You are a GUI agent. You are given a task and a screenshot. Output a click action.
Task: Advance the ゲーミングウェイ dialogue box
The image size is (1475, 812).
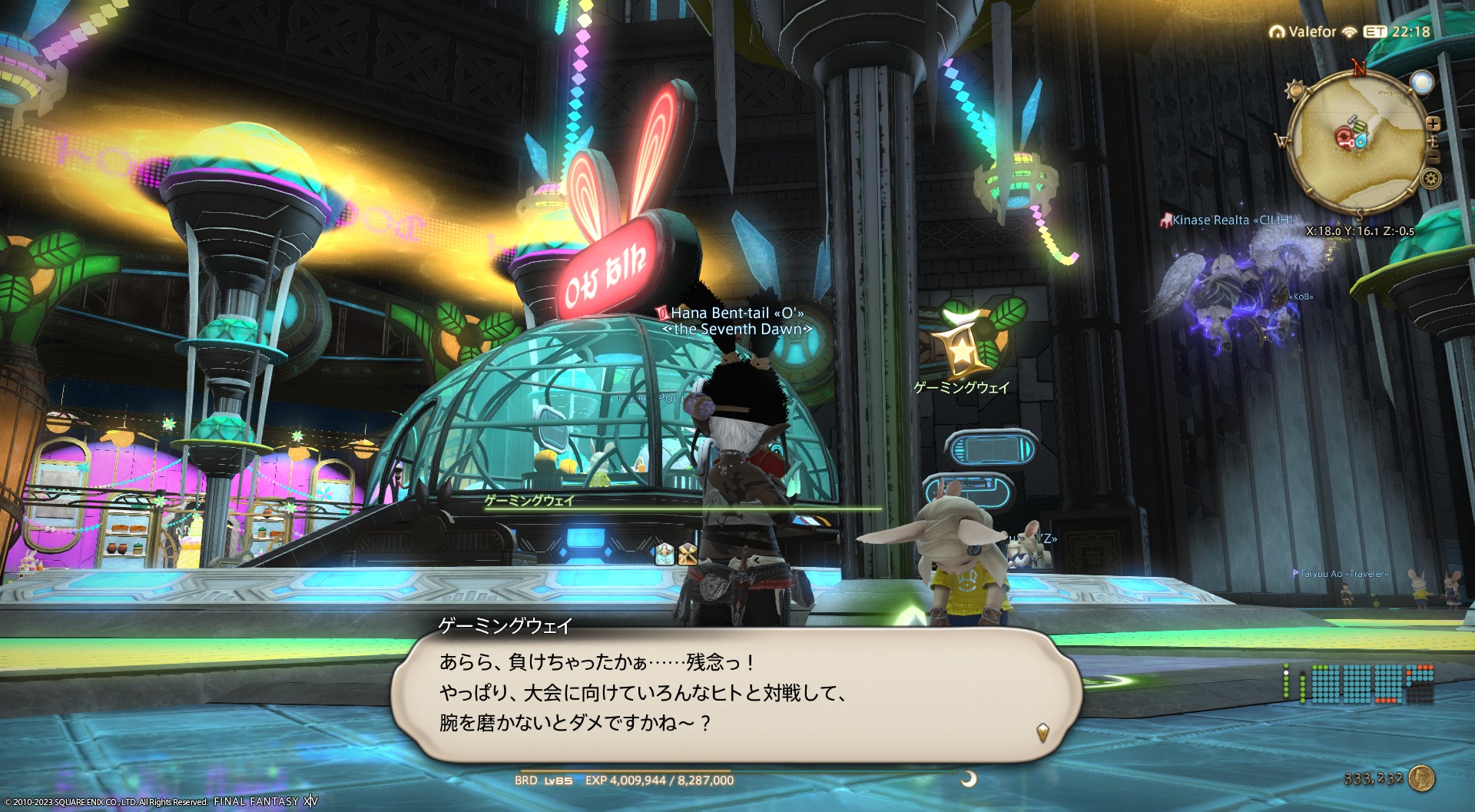[x=736, y=694]
